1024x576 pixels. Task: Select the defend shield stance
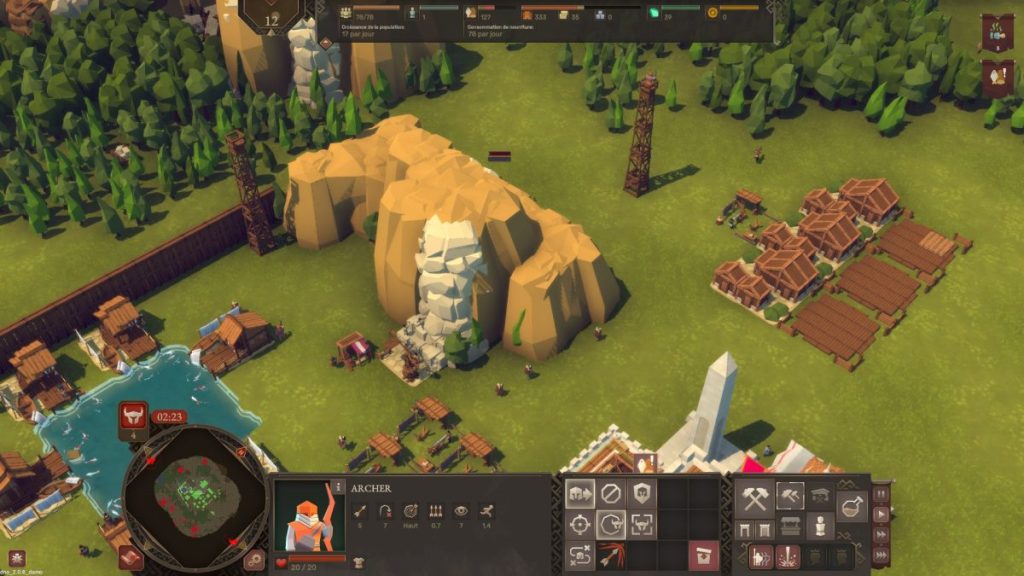641,494
